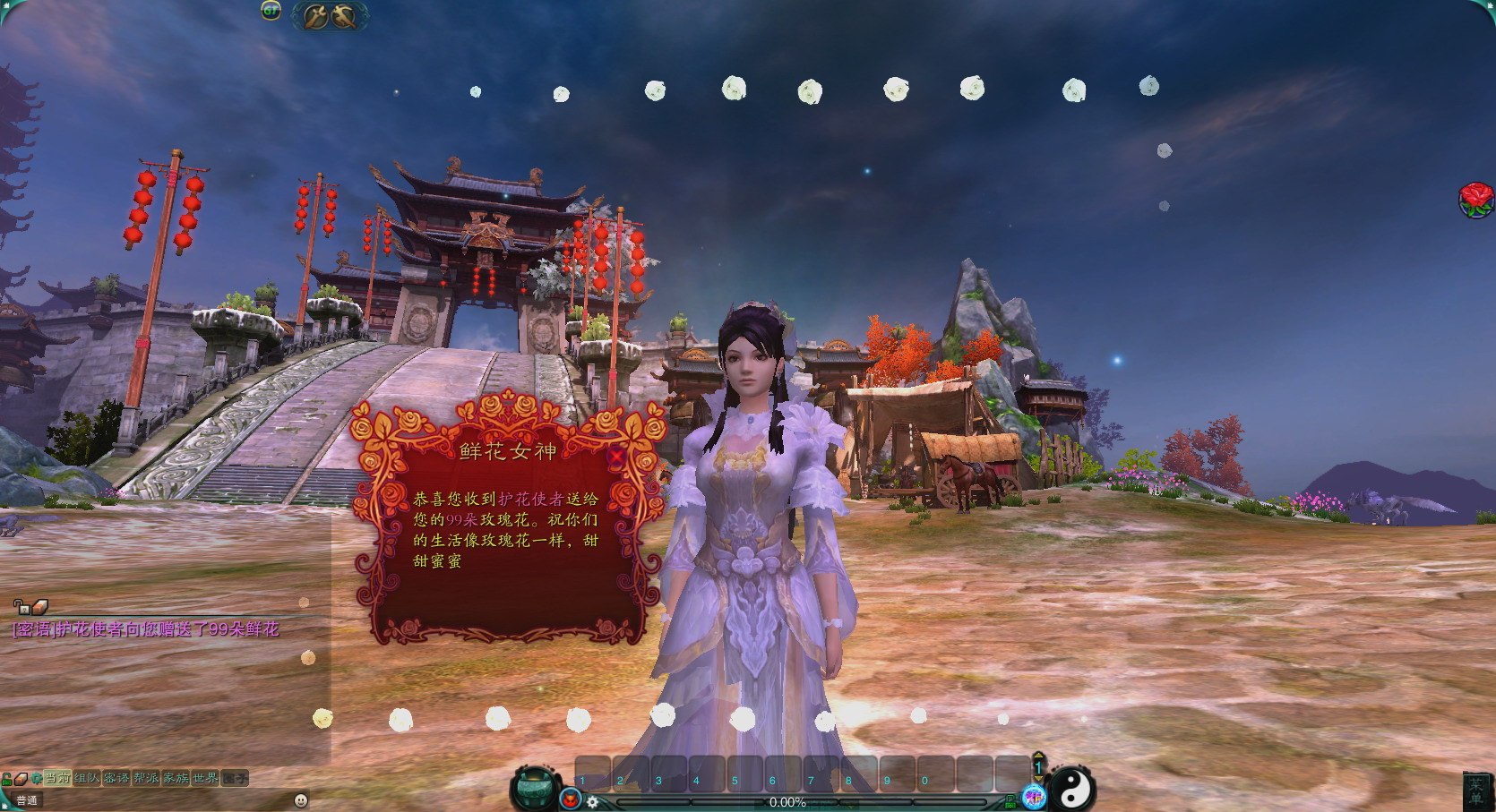Open the 圈子 chat tab
This screenshot has width=1496, height=812.
[x=235, y=778]
